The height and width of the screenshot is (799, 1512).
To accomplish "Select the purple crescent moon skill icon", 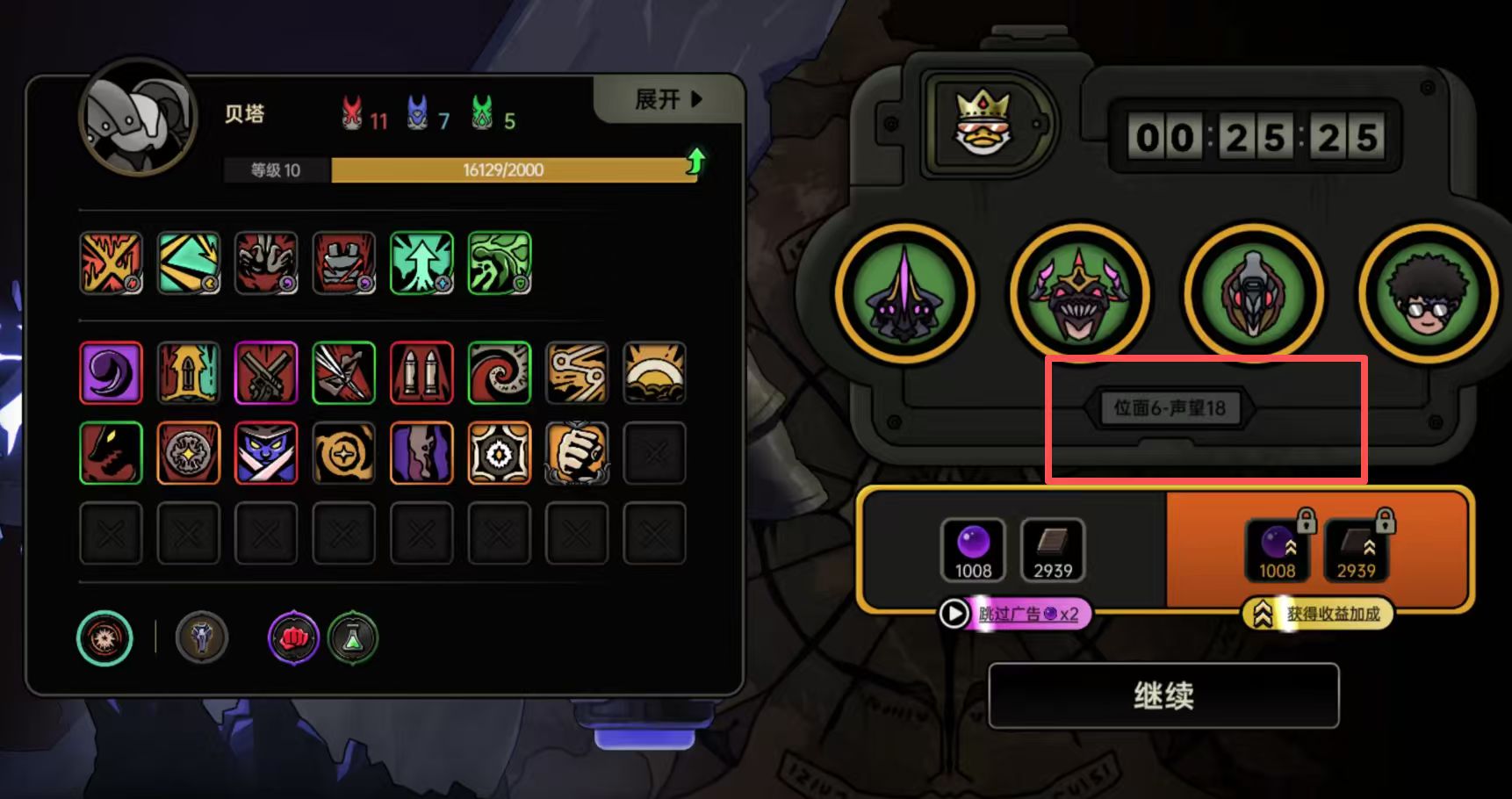I will [x=111, y=373].
